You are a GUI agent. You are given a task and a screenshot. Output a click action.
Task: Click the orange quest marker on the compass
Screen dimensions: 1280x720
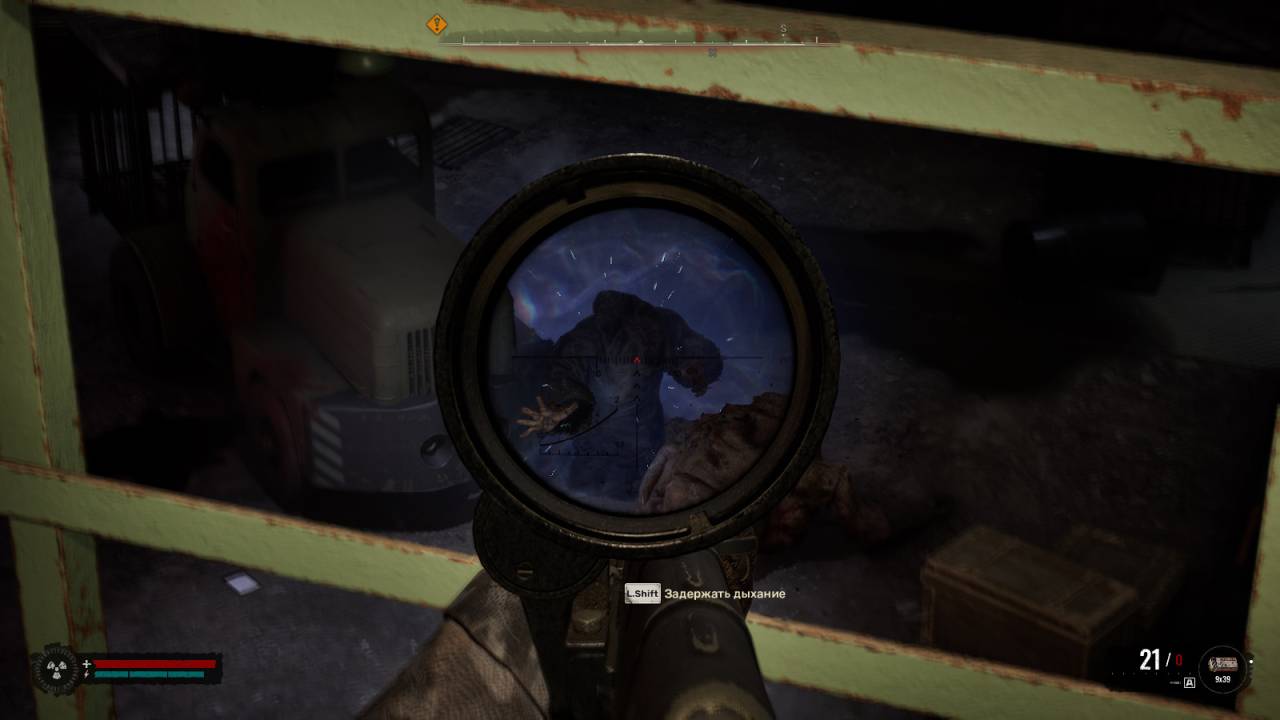[437, 24]
